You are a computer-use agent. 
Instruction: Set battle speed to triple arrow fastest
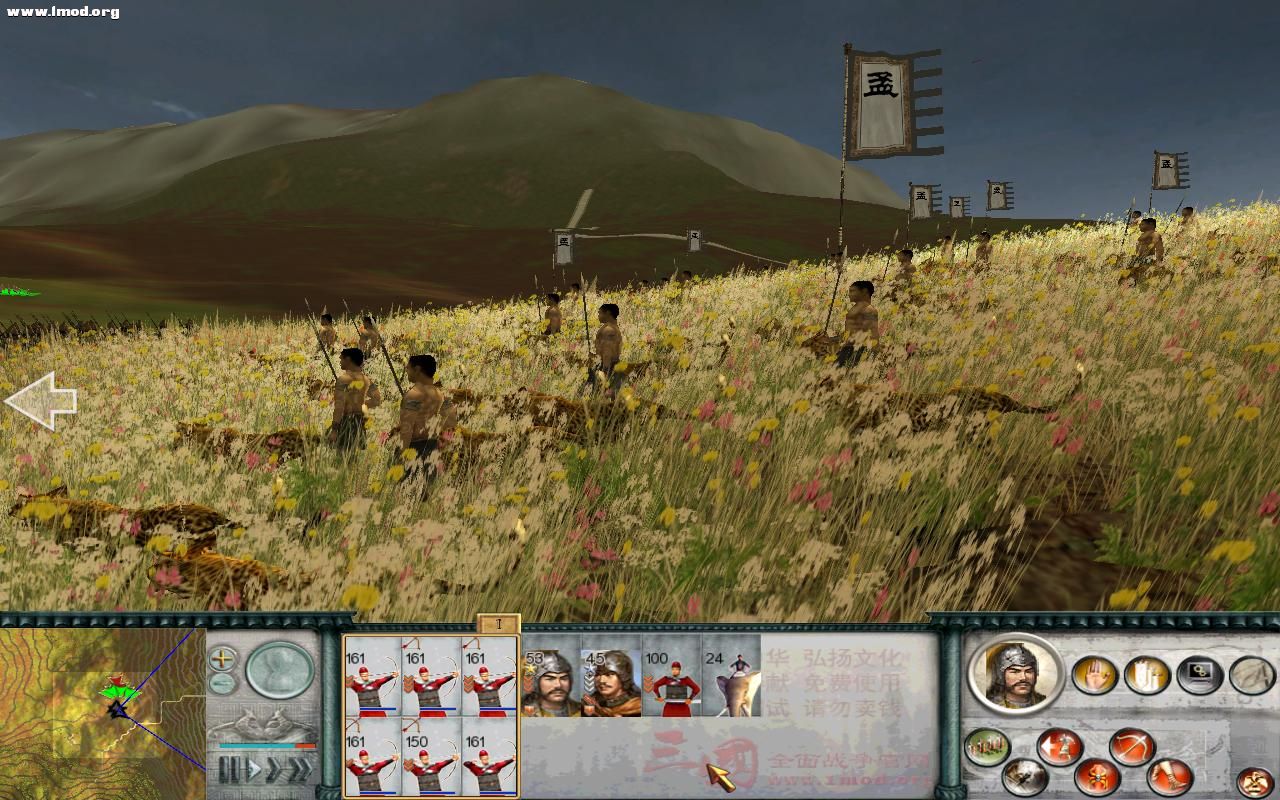[x=299, y=770]
